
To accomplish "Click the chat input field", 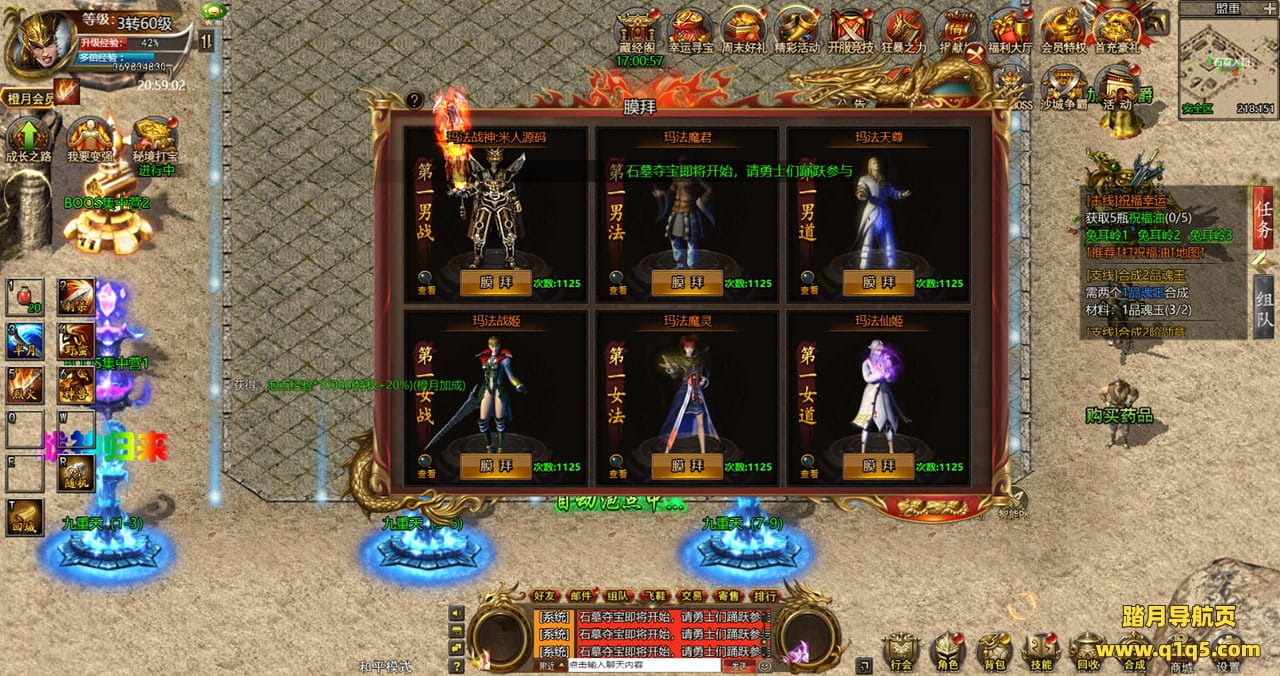I will point(642,664).
